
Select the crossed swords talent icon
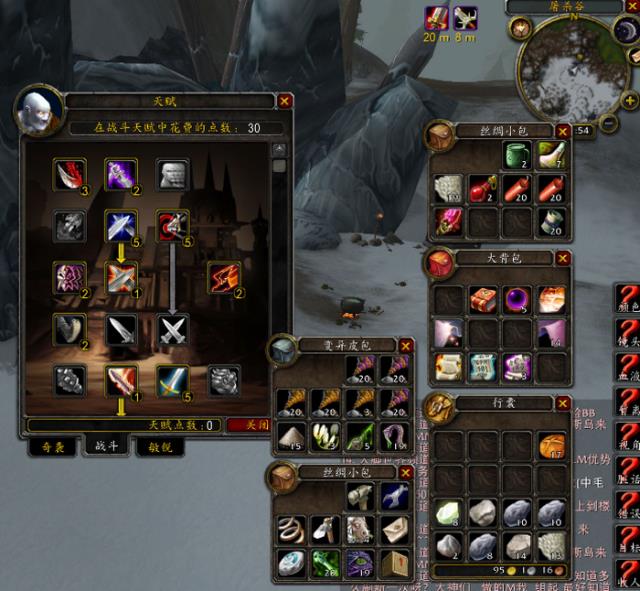[x=173, y=328]
